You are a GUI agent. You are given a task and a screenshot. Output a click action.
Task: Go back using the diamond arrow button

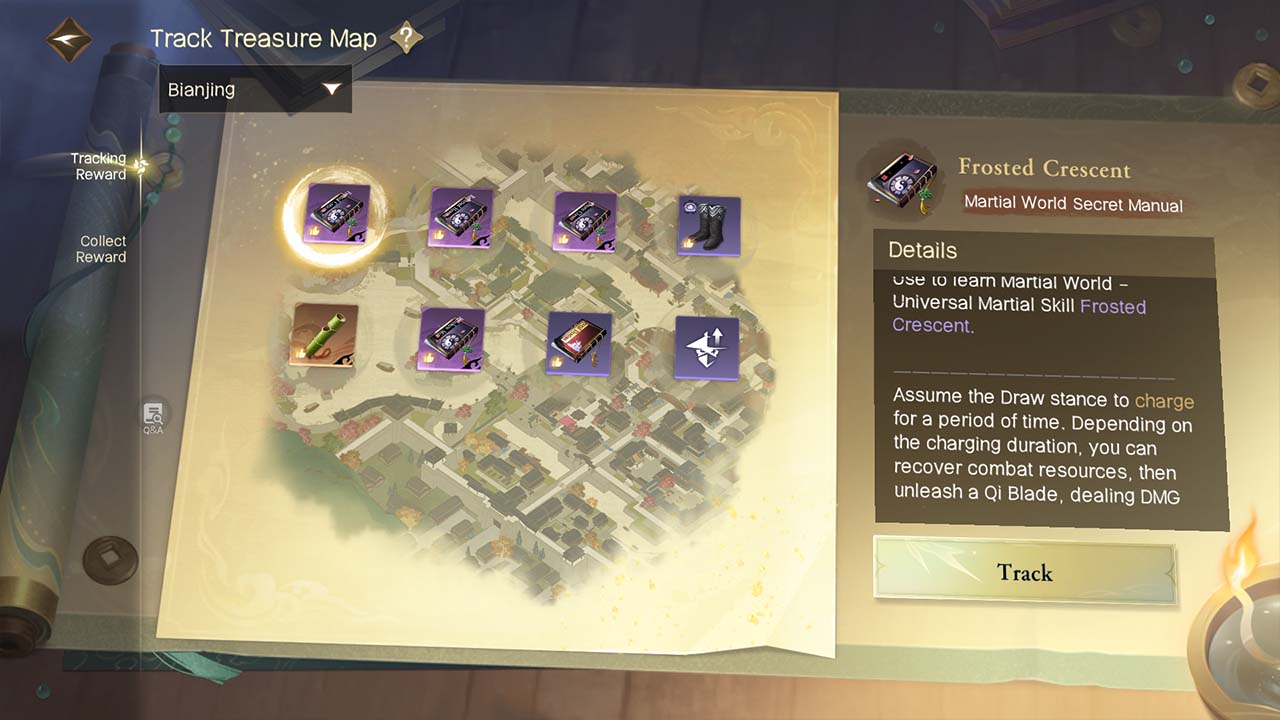[69, 40]
